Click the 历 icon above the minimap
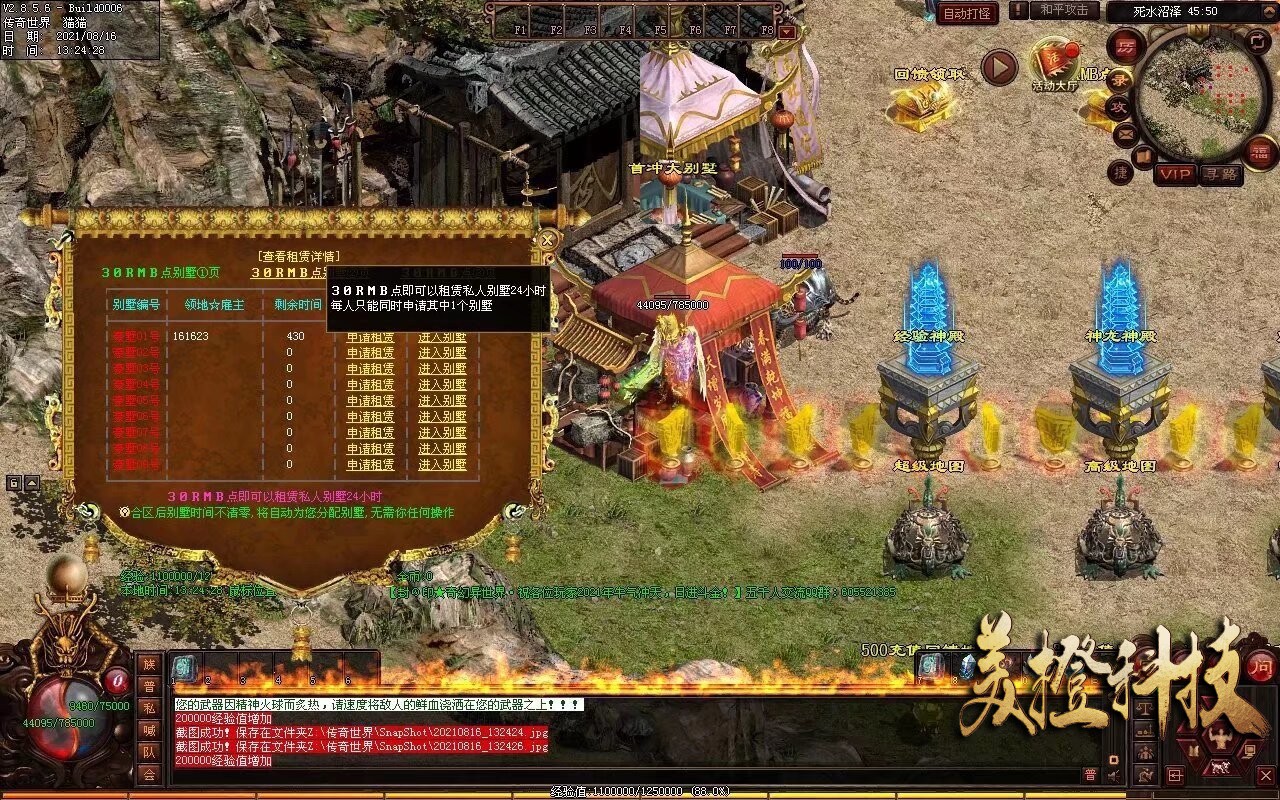Viewport: 1280px width, 800px height. [x=1125, y=48]
